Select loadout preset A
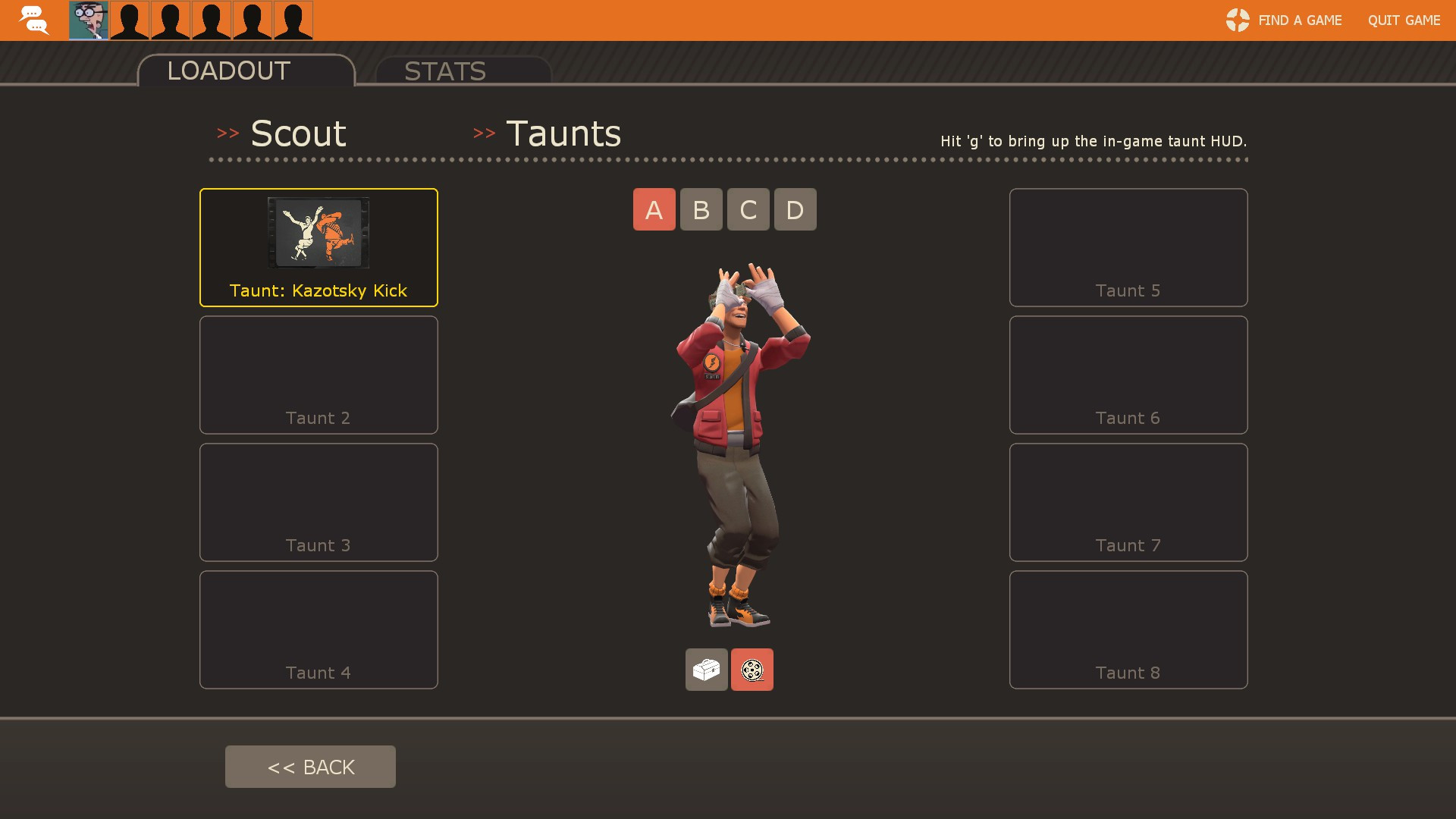Image resolution: width=1456 pixels, height=819 pixels. tap(654, 209)
